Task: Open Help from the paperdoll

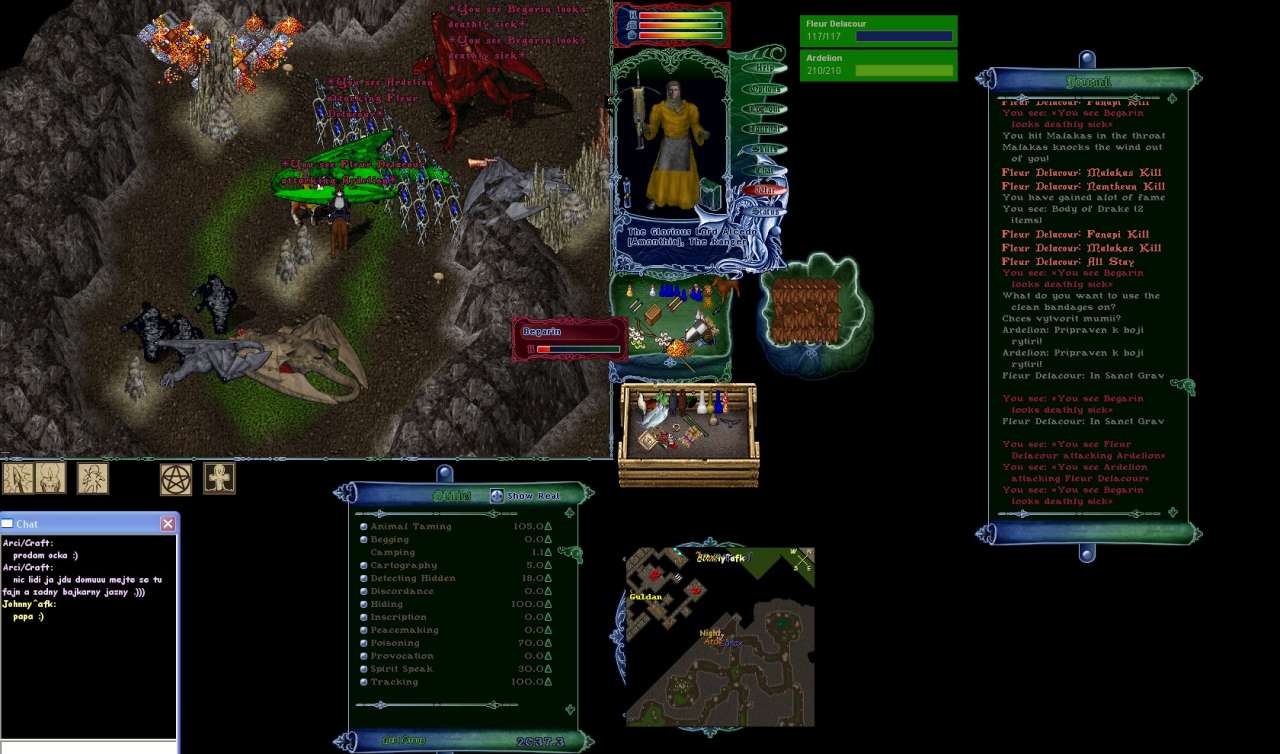Action: [x=765, y=68]
